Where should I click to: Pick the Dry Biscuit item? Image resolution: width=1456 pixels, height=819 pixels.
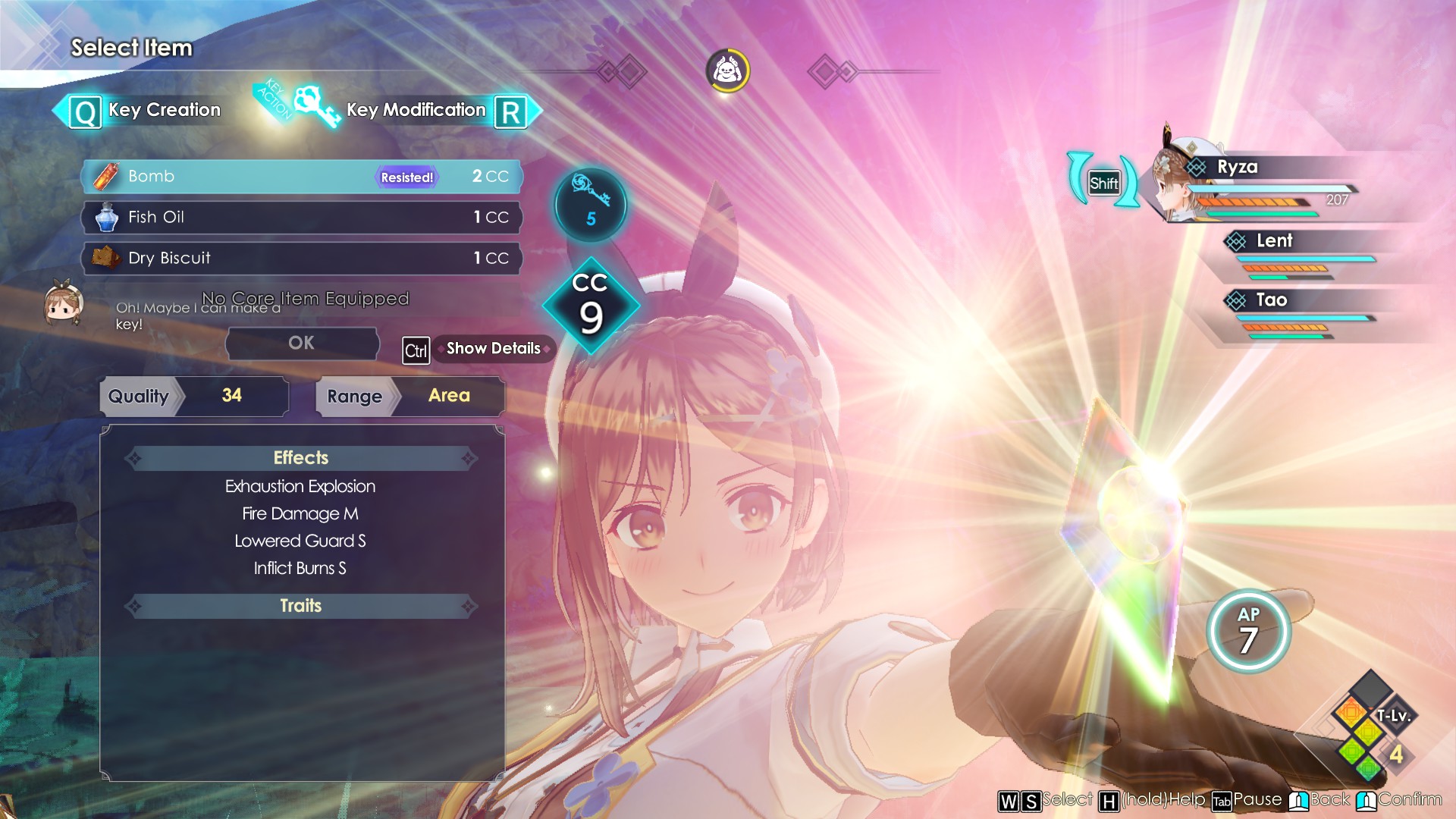pyautogui.click(x=301, y=259)
